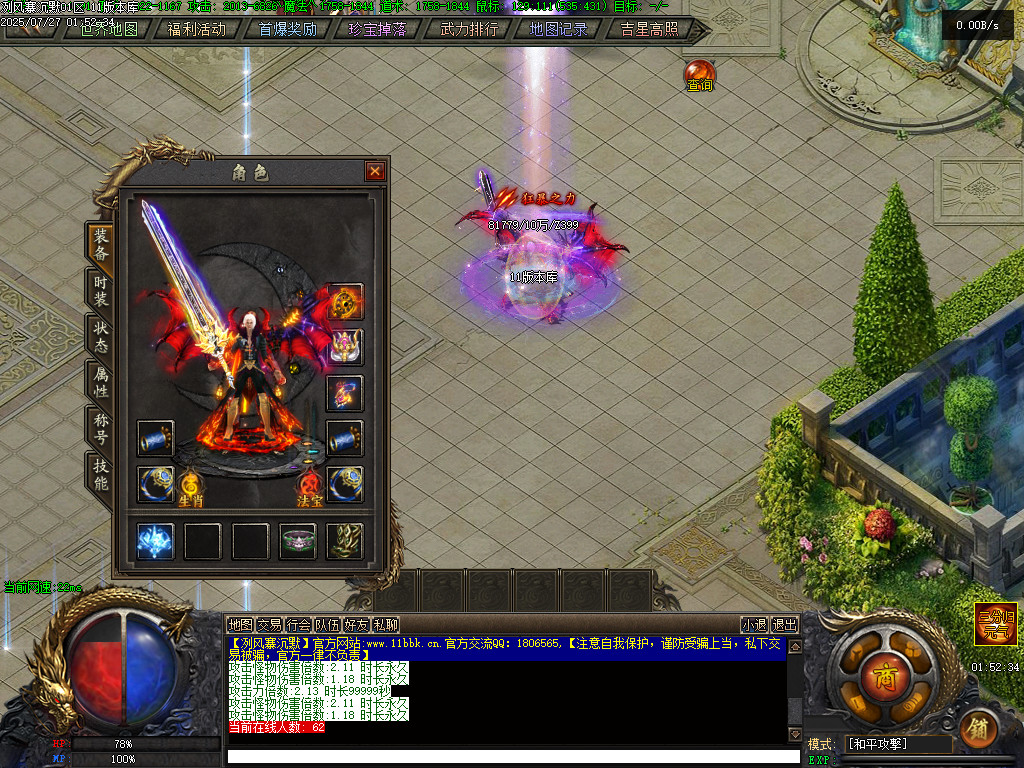Switch to the 时装 fashion tab
1024x768 pixels.
101,292
